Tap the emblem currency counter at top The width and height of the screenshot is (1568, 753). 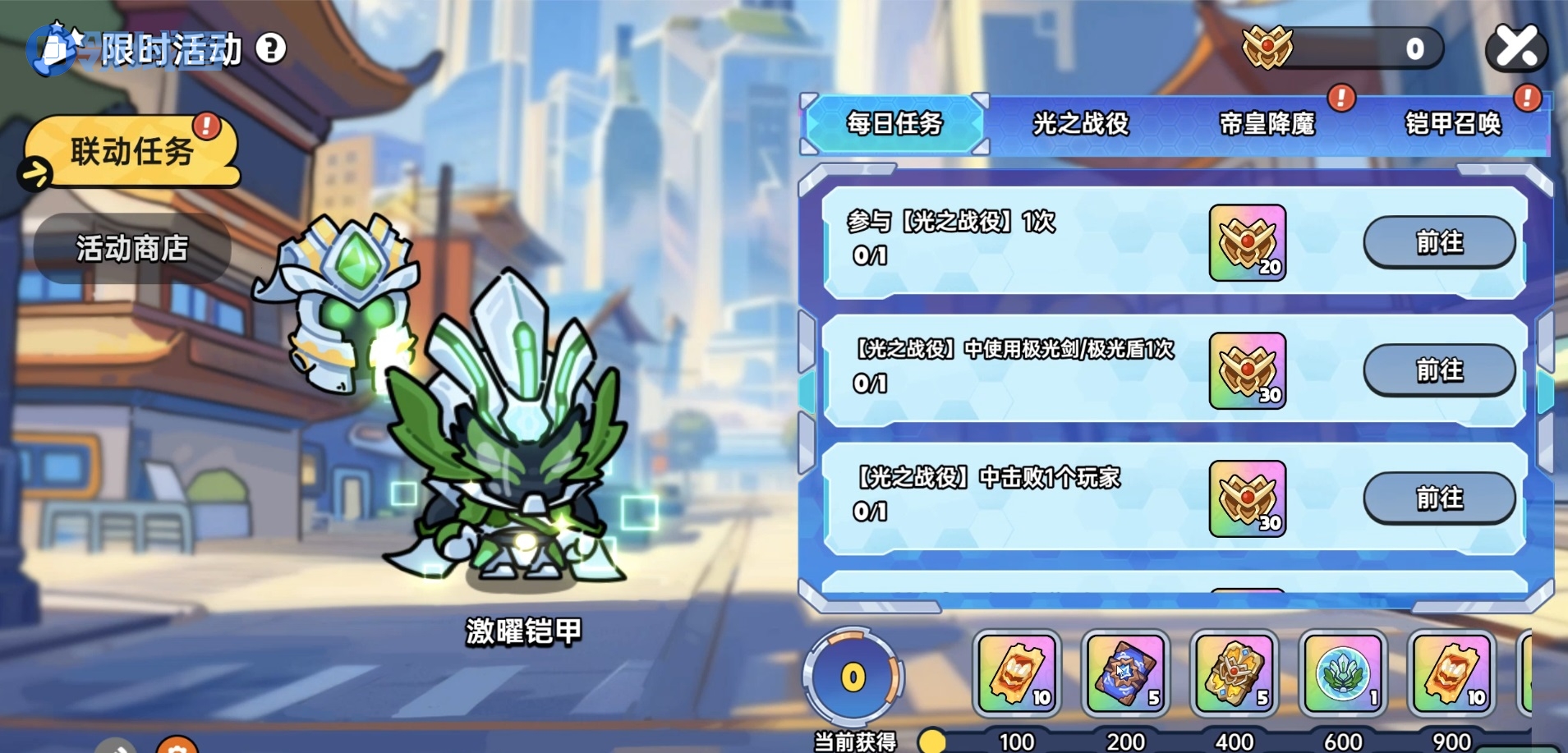pos(1340,48)
